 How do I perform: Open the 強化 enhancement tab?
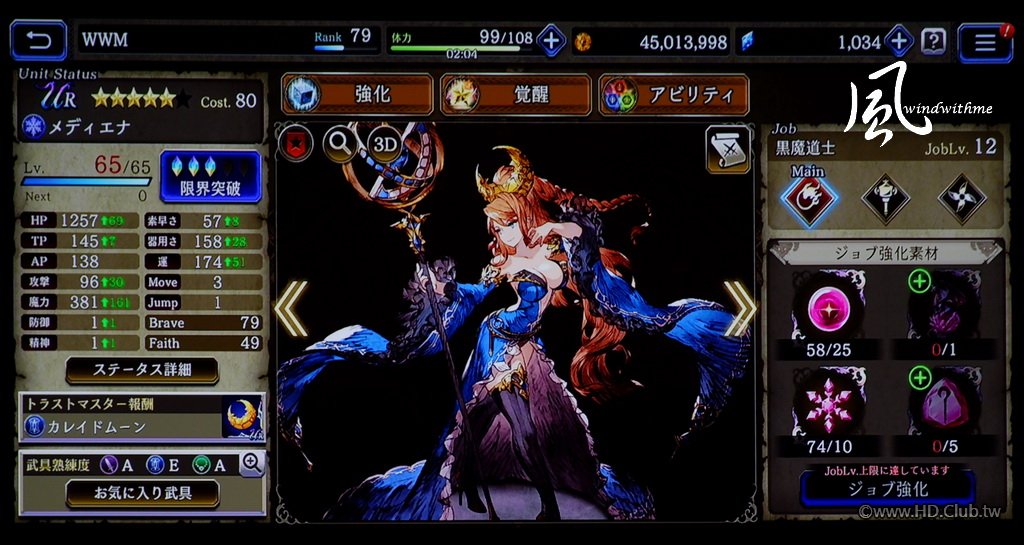click(x=357, y=95)
